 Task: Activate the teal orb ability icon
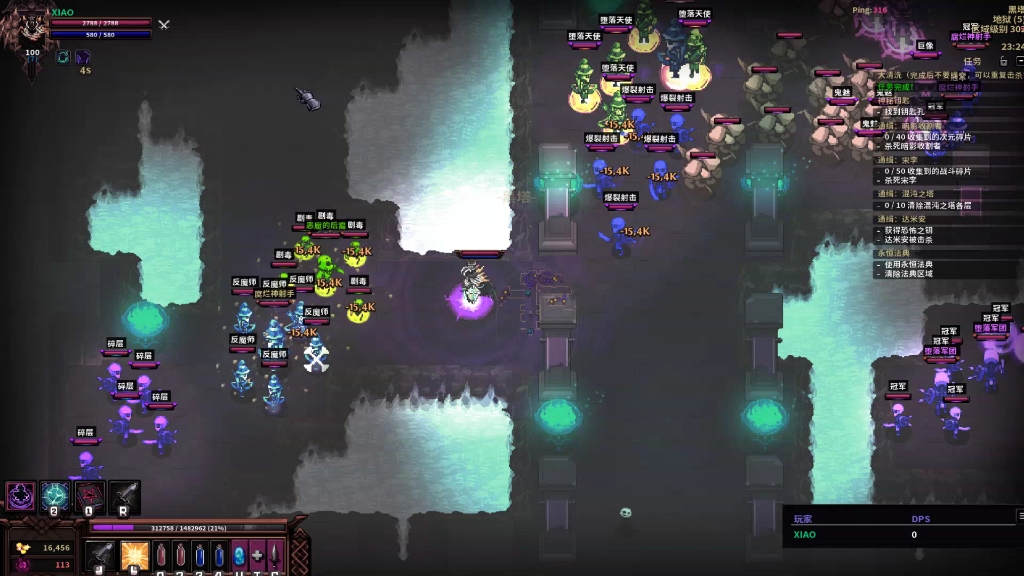[x=55, y=495]
